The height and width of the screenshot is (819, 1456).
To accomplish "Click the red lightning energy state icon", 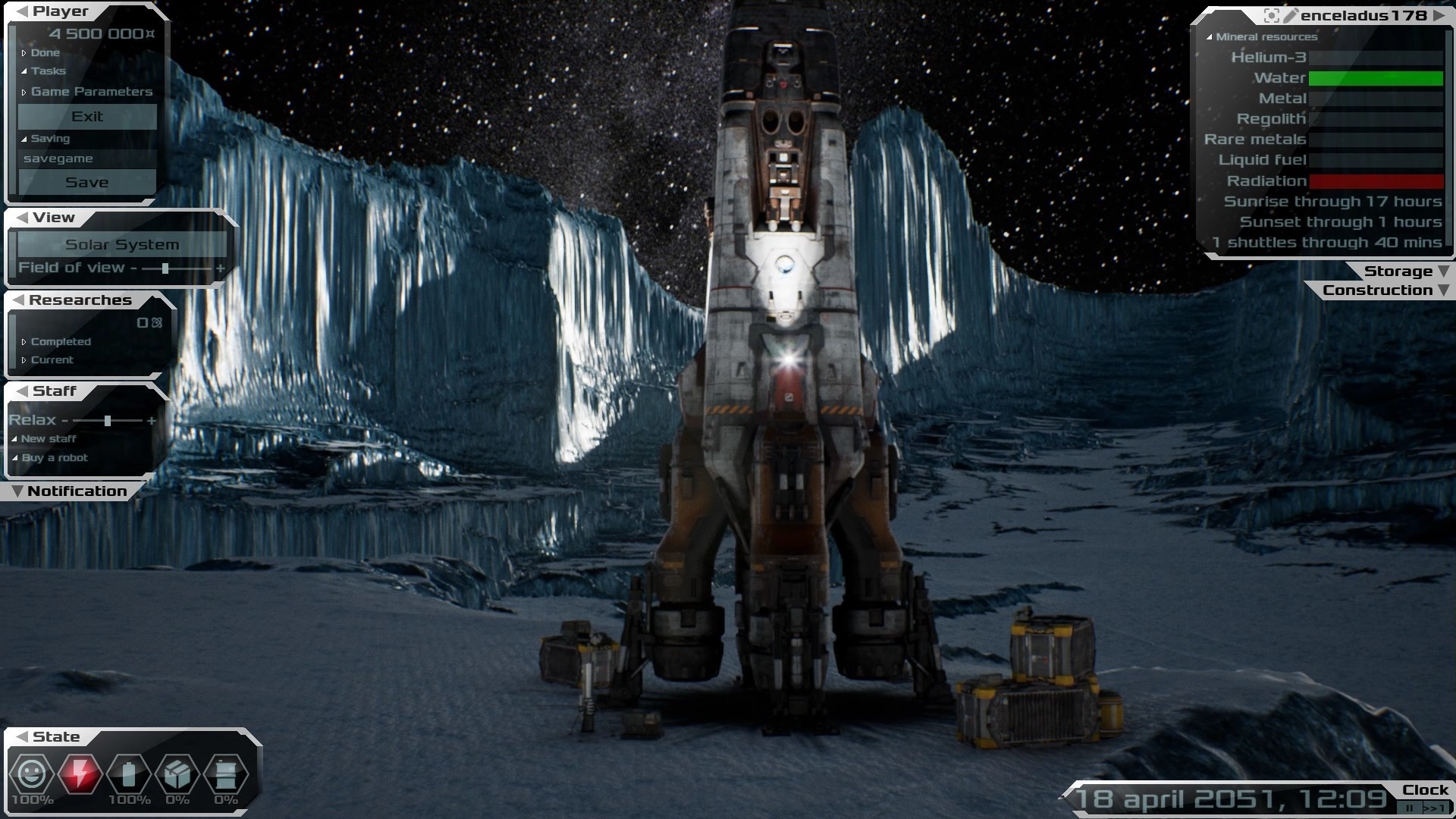I will (x=80, y=774).
